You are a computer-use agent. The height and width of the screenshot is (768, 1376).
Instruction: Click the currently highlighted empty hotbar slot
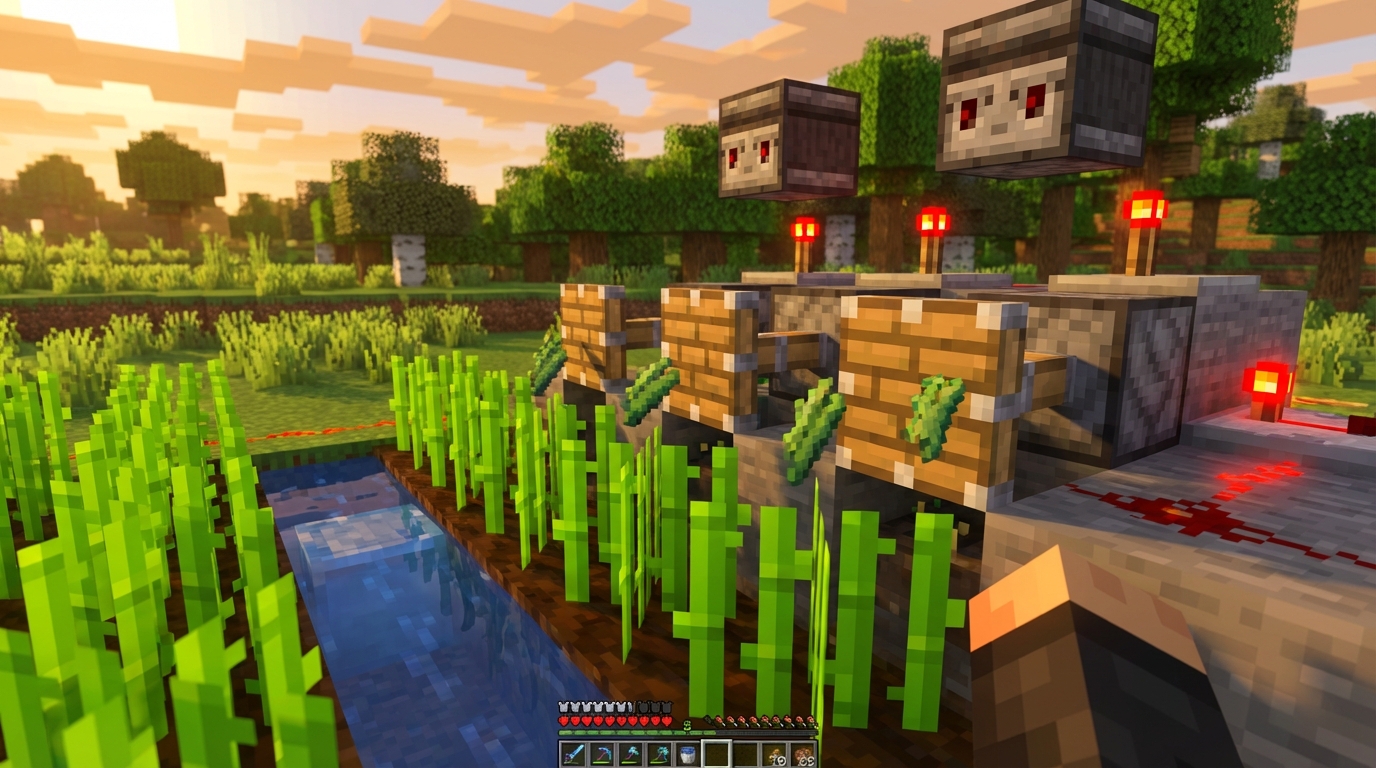tap(718, 753)
